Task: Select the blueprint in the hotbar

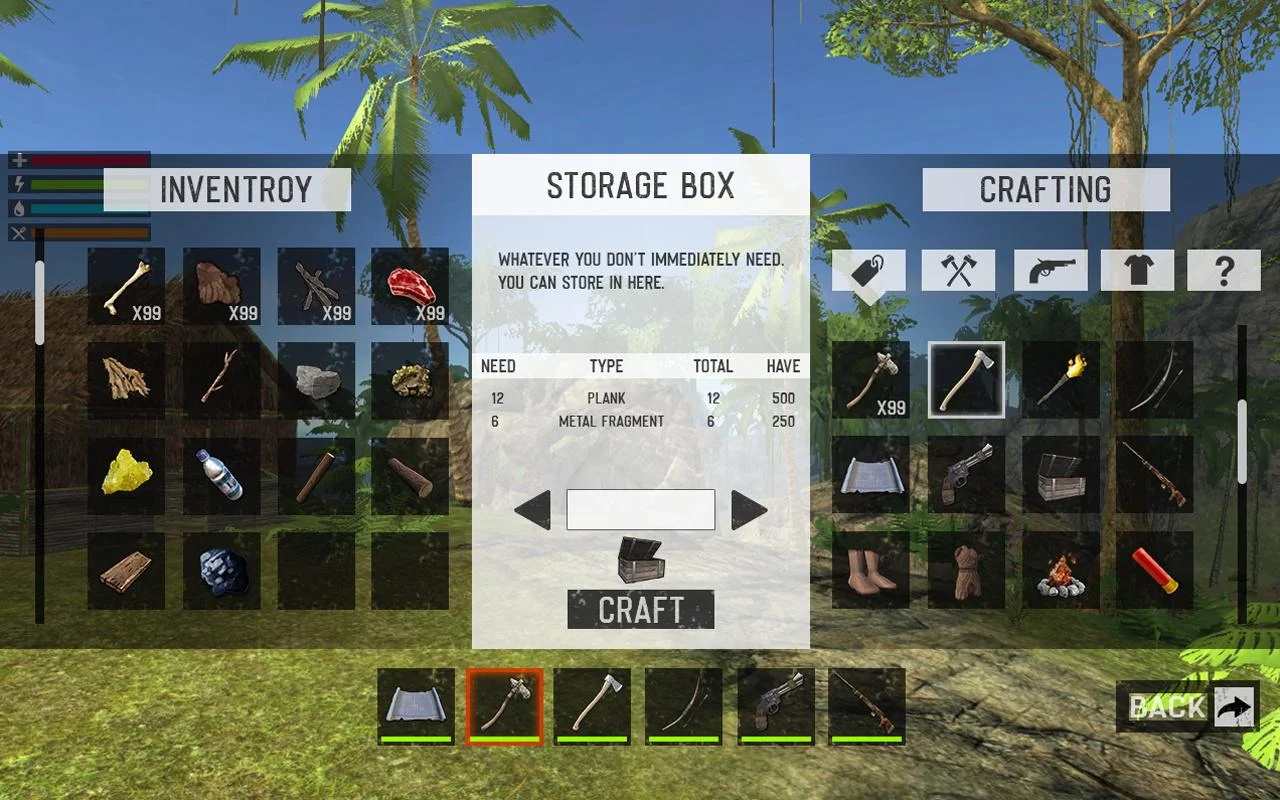Action: pos(415,706)
